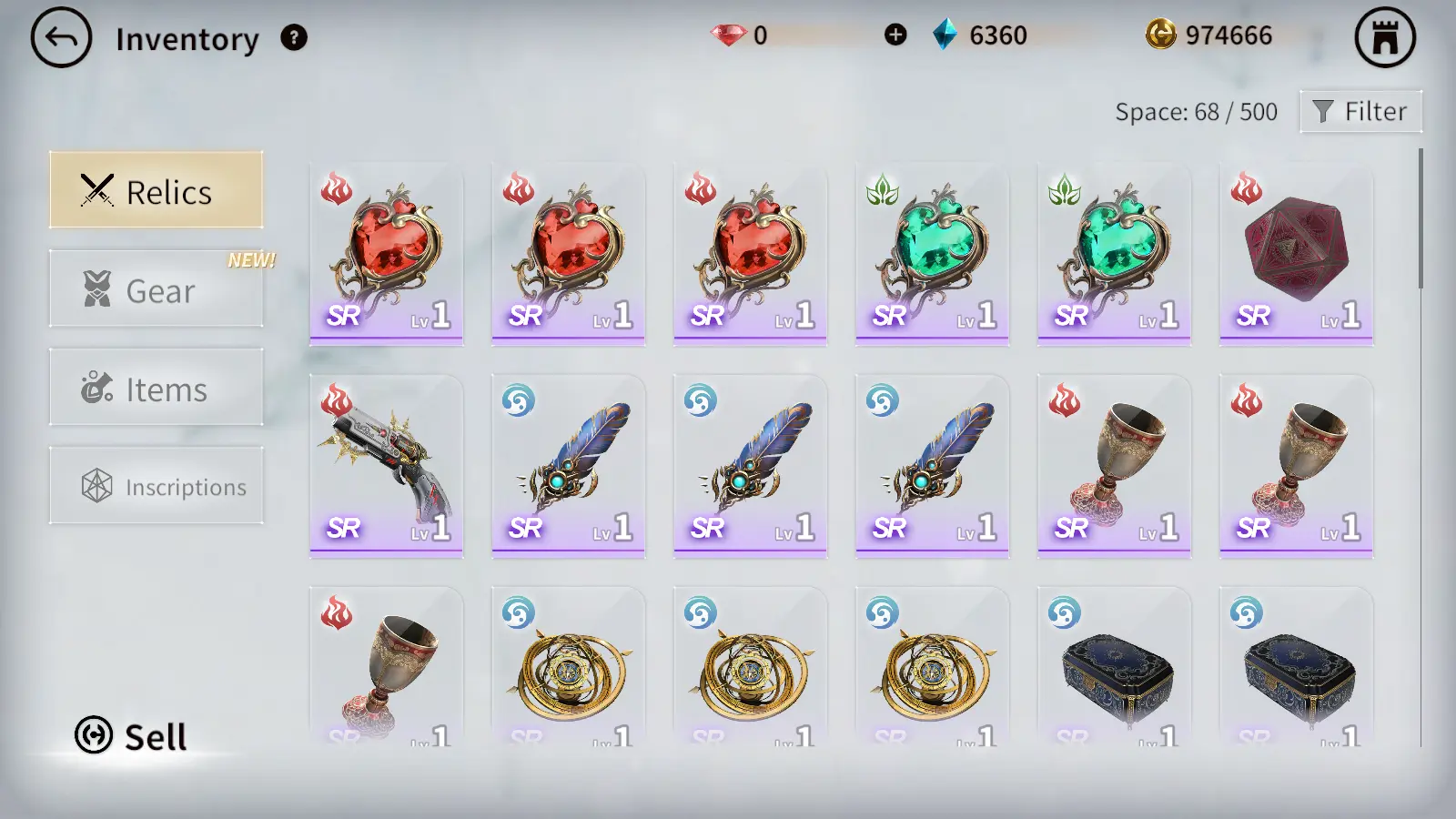
Task: Select the ornate pistol relic
Action: point(386,466)
